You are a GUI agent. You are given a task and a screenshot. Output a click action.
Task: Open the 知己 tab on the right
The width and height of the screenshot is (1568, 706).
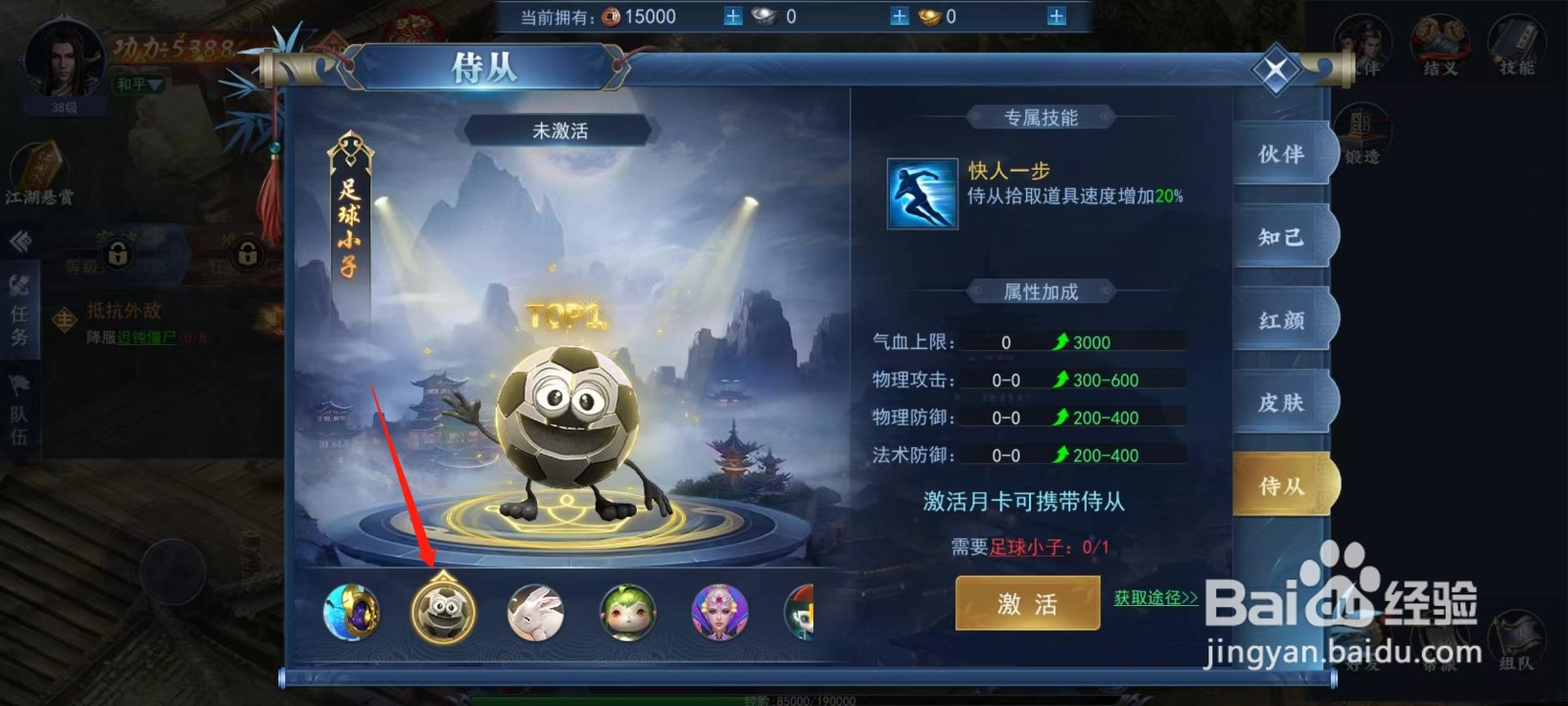pyautogui.click(x=1281, y=237)
